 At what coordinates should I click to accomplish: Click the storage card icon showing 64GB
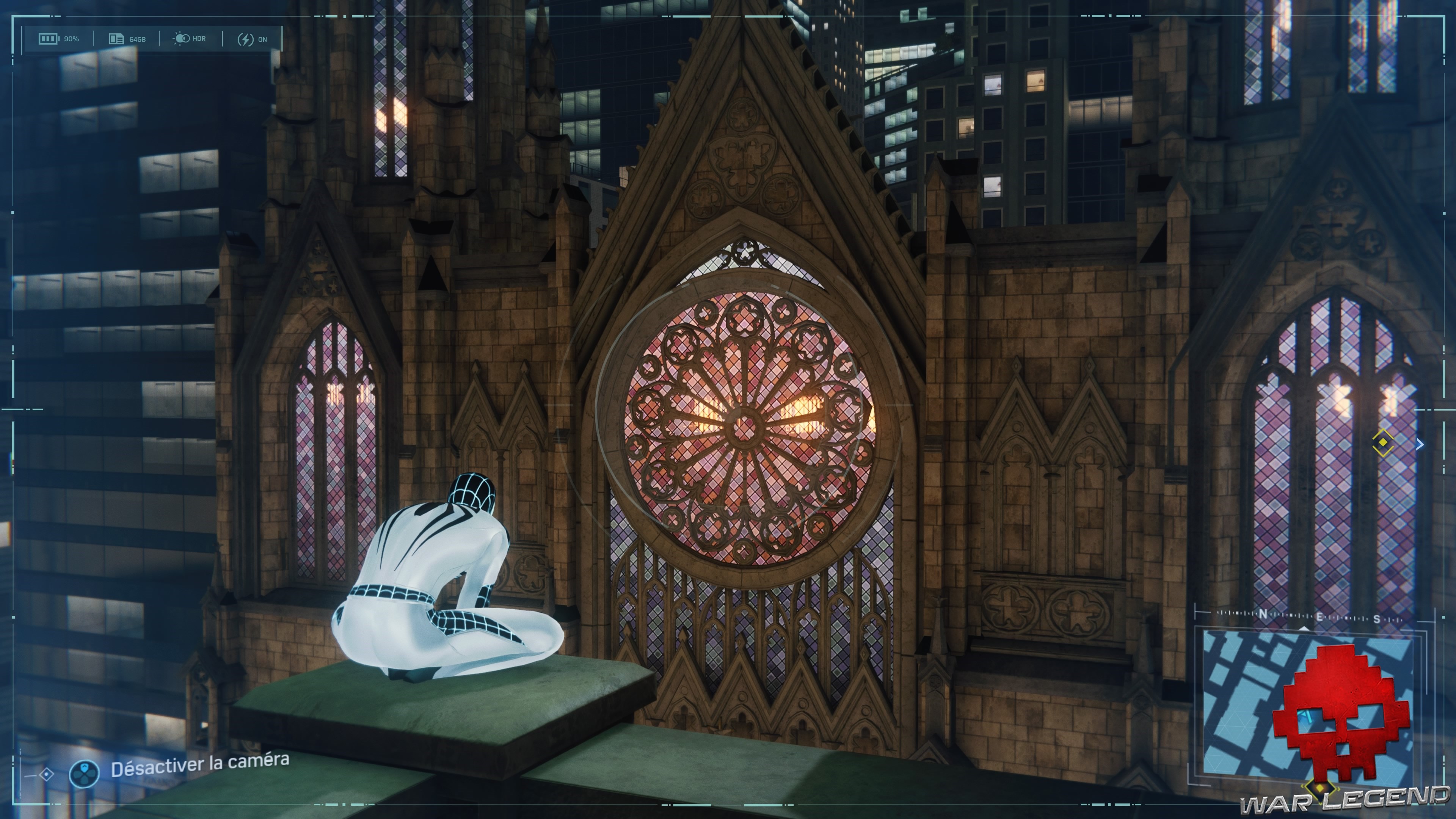coord(118,39)
